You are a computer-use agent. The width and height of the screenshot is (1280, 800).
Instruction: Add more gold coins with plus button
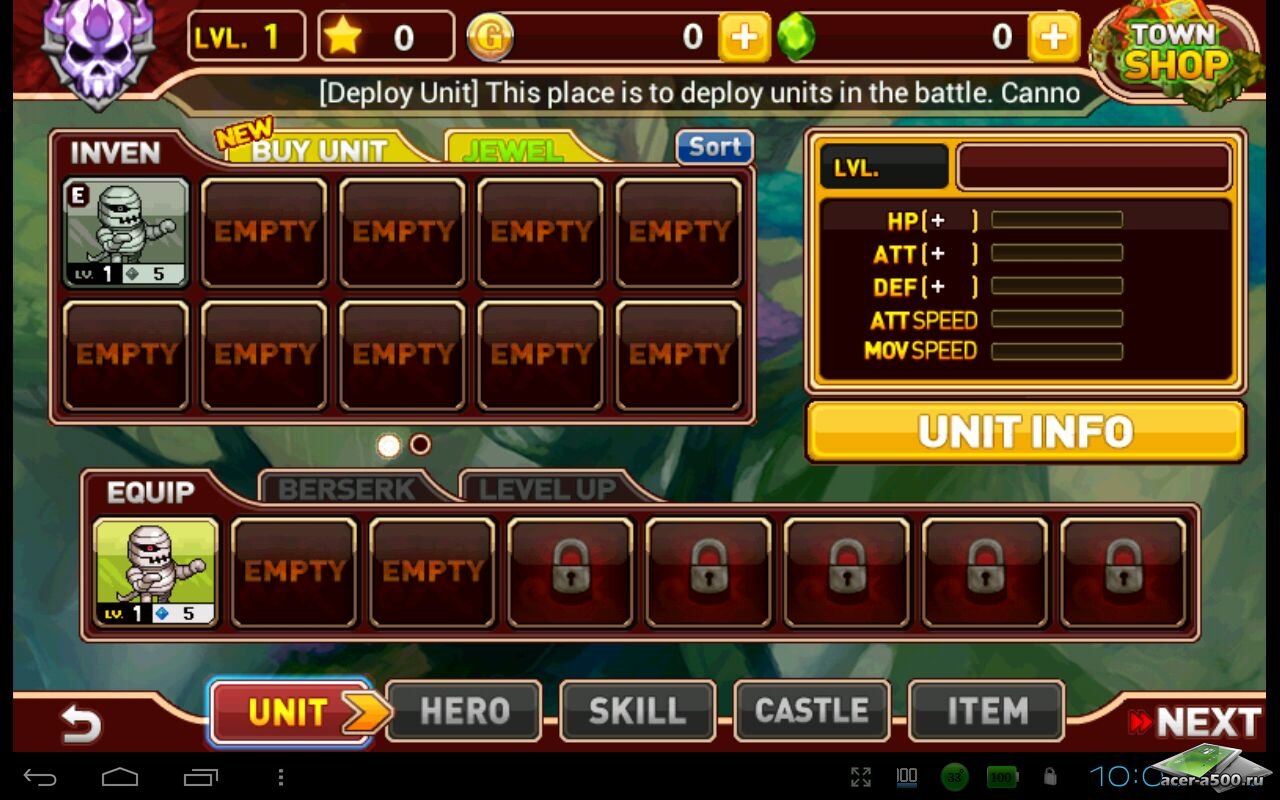click(744, 38)
